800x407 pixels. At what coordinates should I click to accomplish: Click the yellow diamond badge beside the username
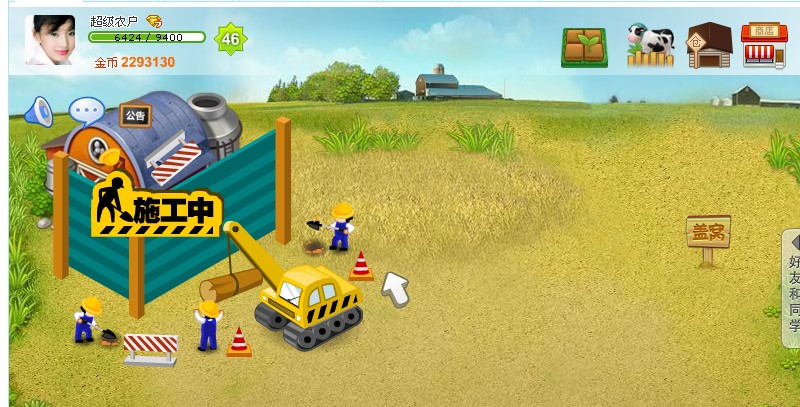(x=154, y=20)
